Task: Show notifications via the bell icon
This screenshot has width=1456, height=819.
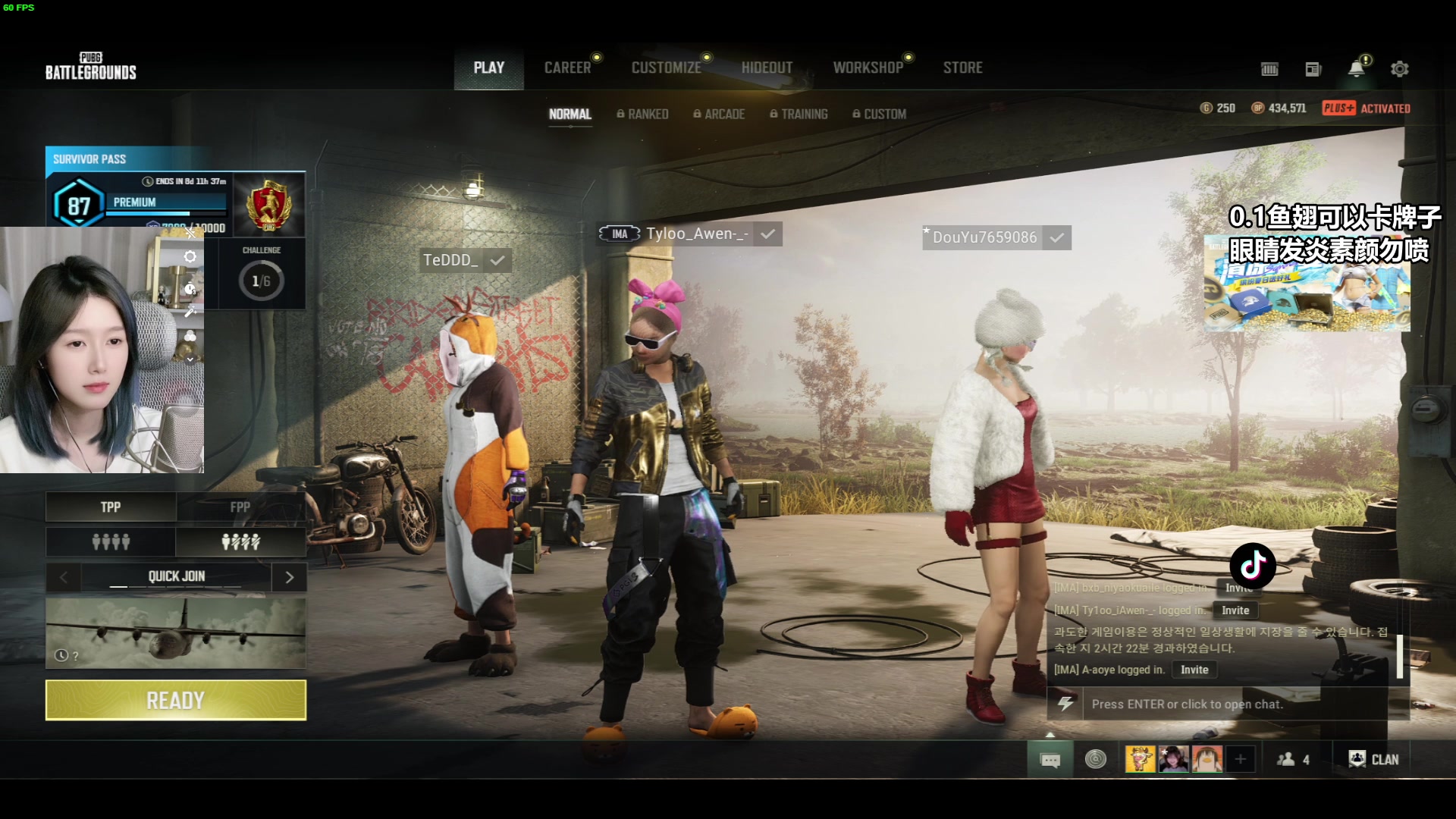Action: pyautogui.click(x=1356, y=69)
